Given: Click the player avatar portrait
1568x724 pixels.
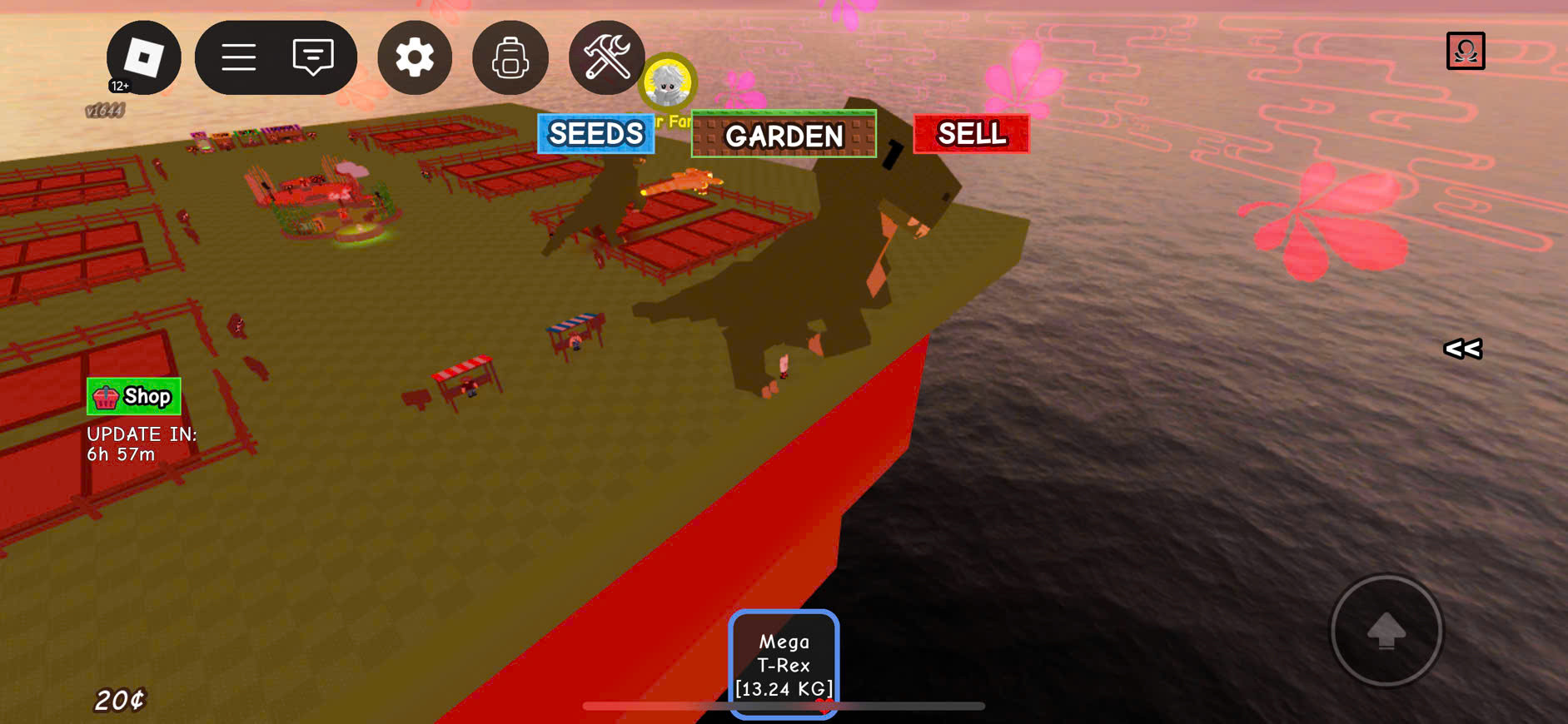Looking at the screenshot, I should click(x=668, y=82).
